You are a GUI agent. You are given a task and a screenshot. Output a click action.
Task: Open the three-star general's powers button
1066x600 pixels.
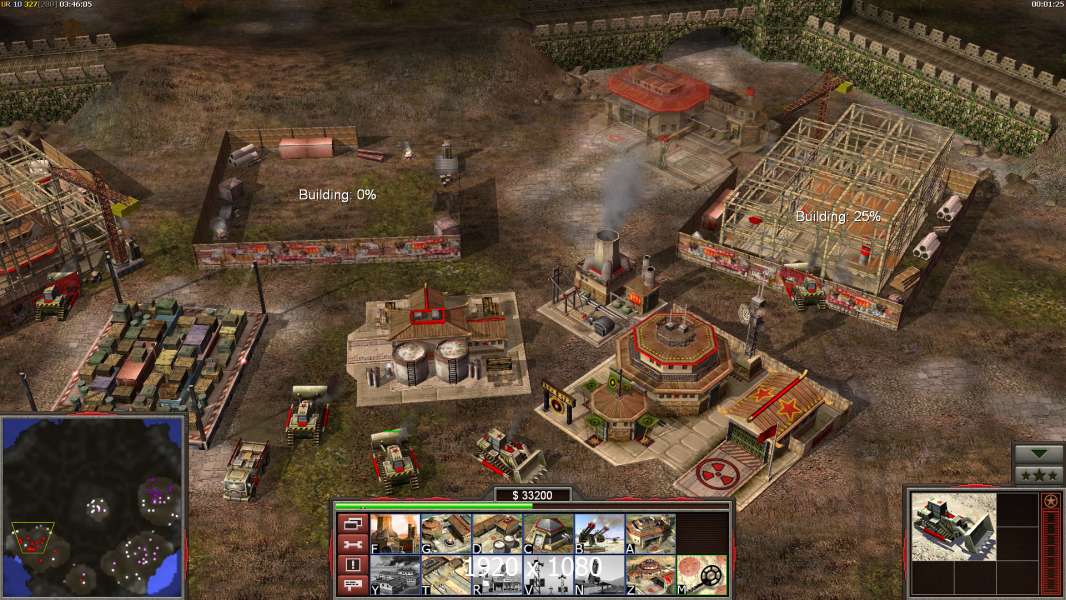click(x=1038, y=474)
